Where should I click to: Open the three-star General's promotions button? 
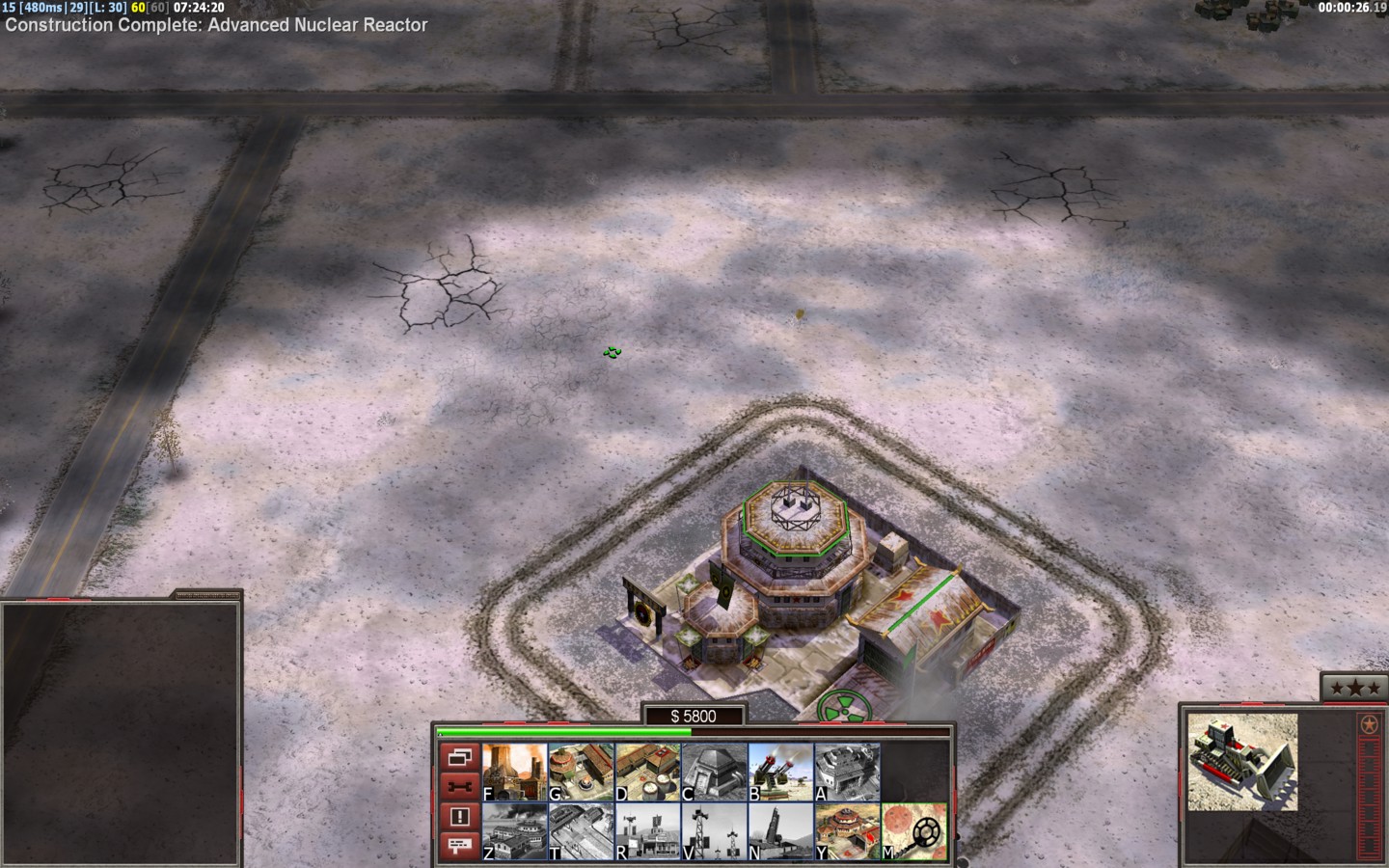click(1353, 688)
